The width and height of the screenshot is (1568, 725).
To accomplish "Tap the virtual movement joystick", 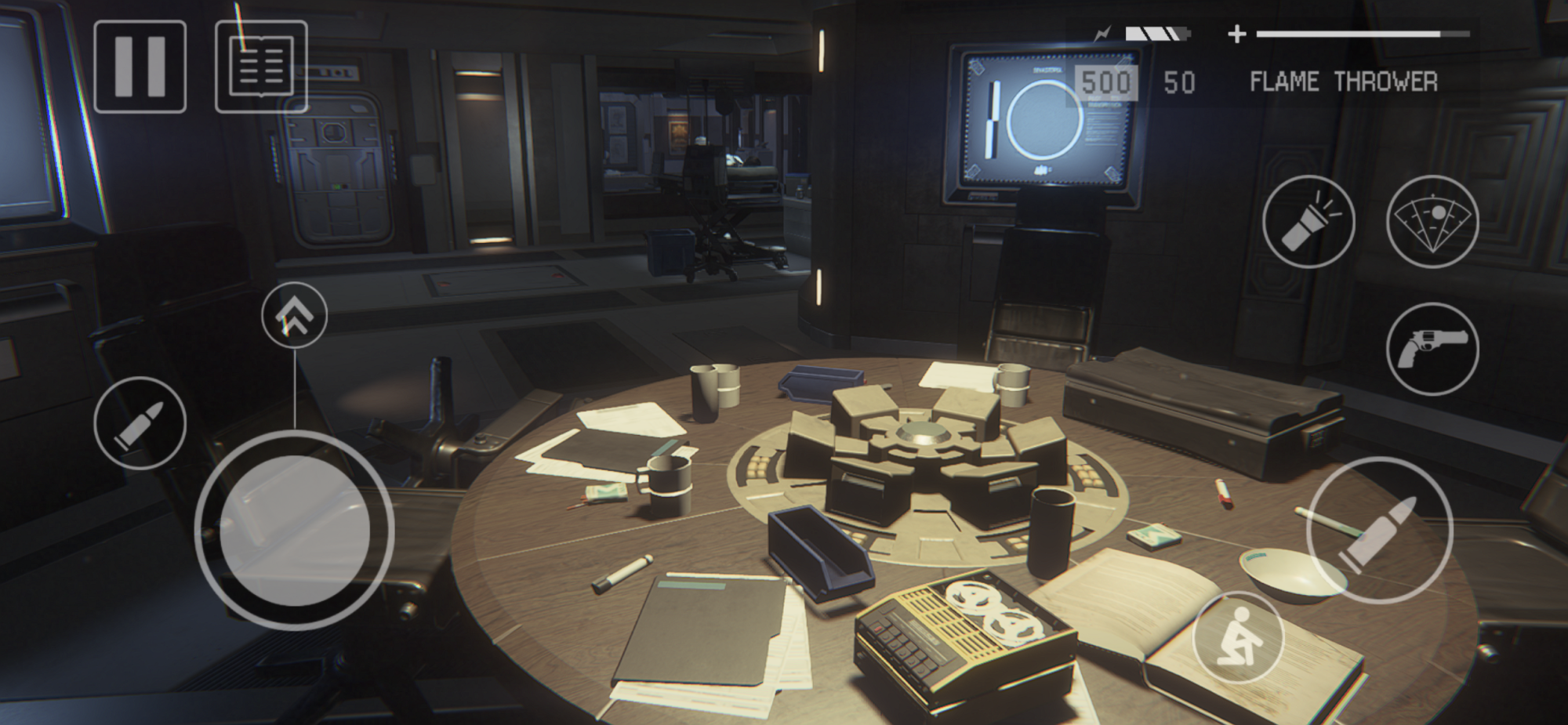I will [x=294, y=531].
